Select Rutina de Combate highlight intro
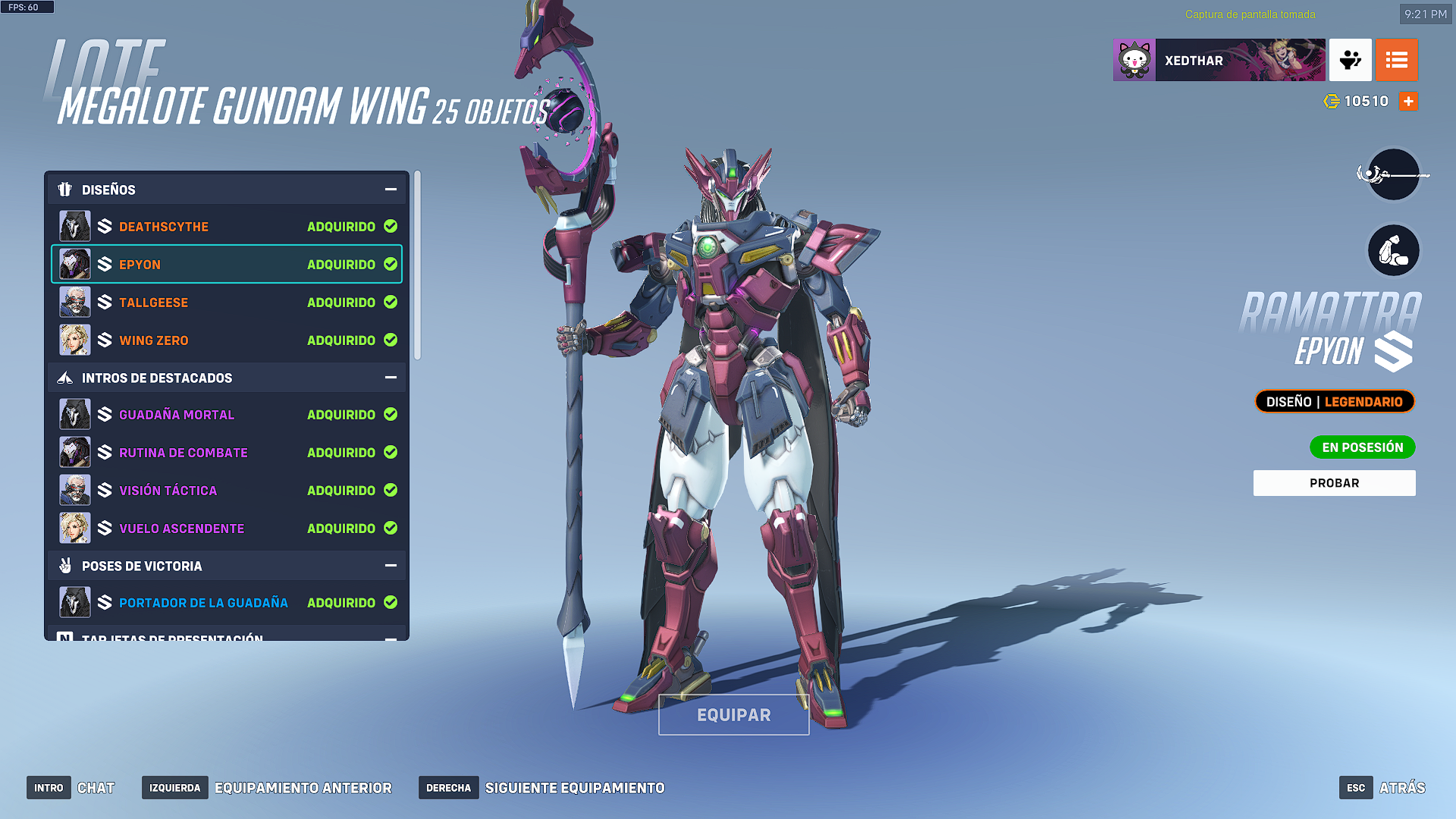Image resolution: width=1456 pixels, height=819 pixels. coord(226,453)
